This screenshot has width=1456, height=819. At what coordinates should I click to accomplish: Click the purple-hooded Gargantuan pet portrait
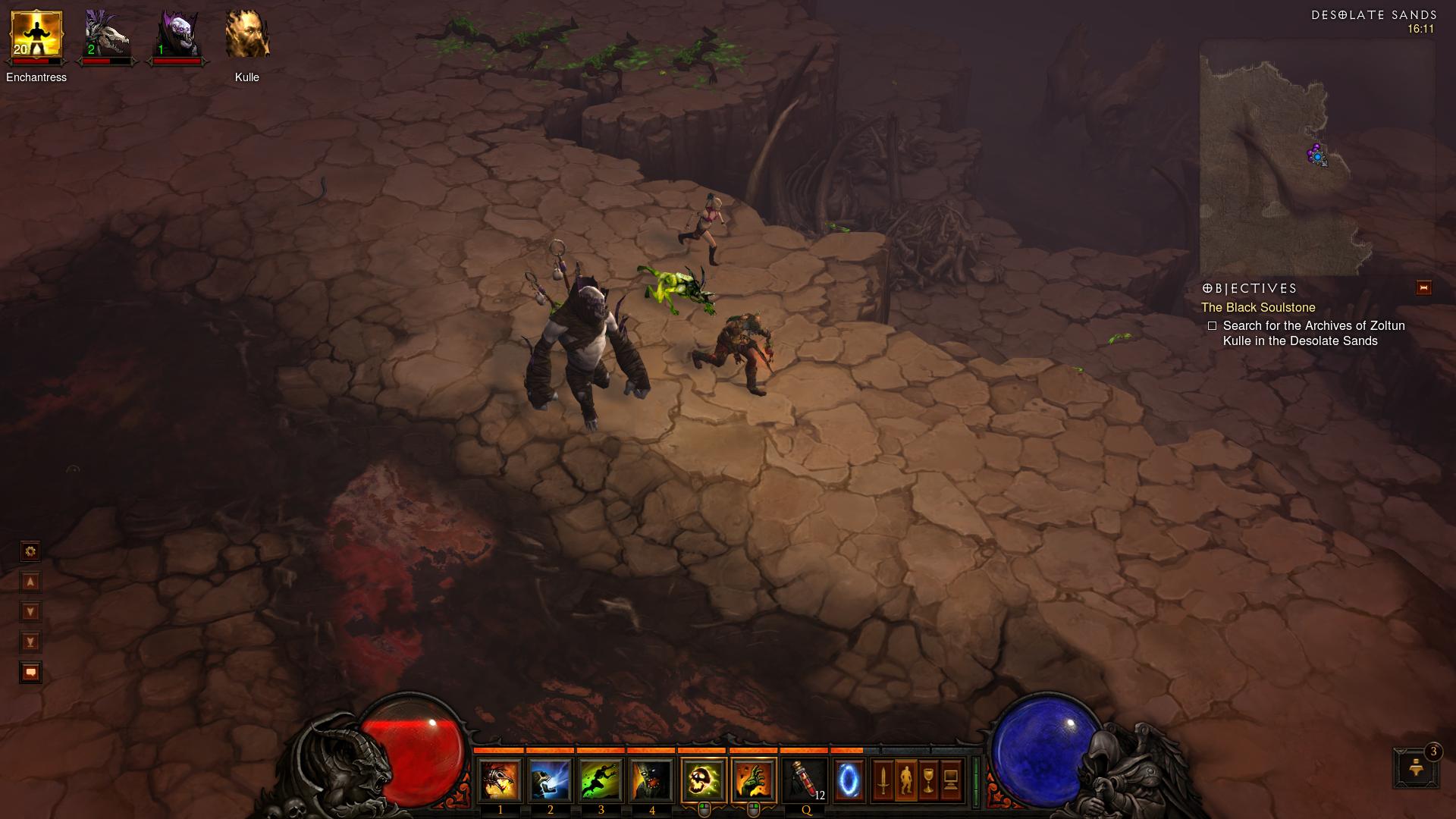click(x=177, y=36)
